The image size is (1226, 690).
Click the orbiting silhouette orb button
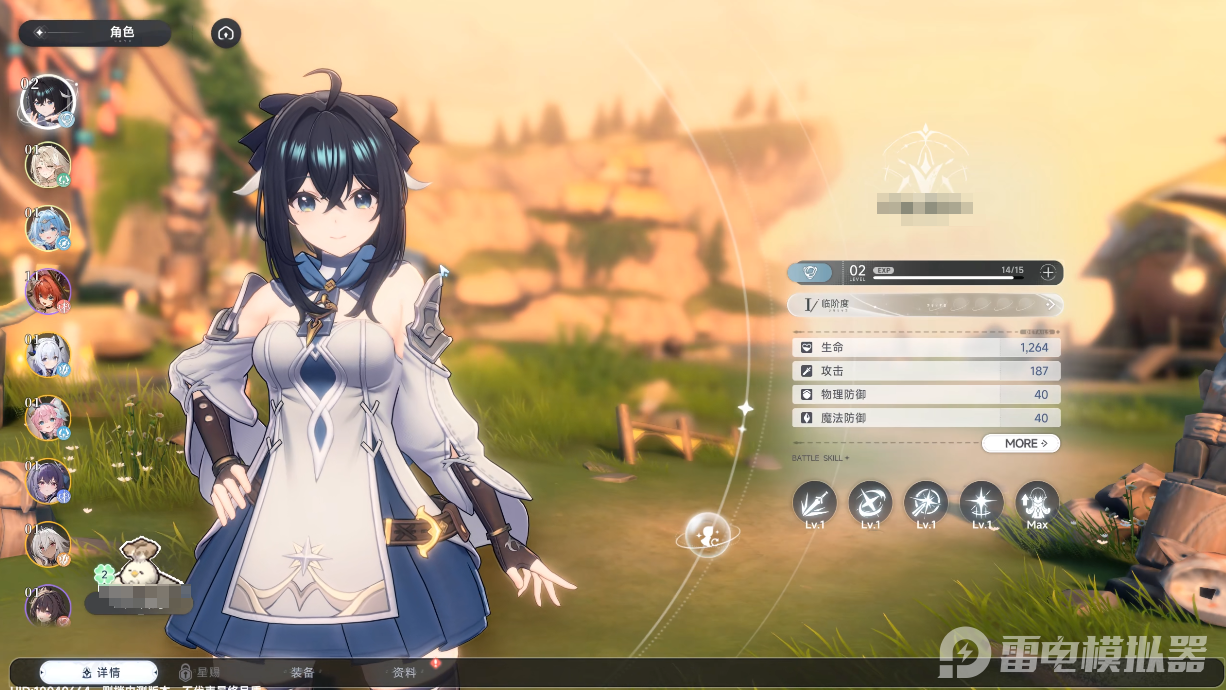708,535
